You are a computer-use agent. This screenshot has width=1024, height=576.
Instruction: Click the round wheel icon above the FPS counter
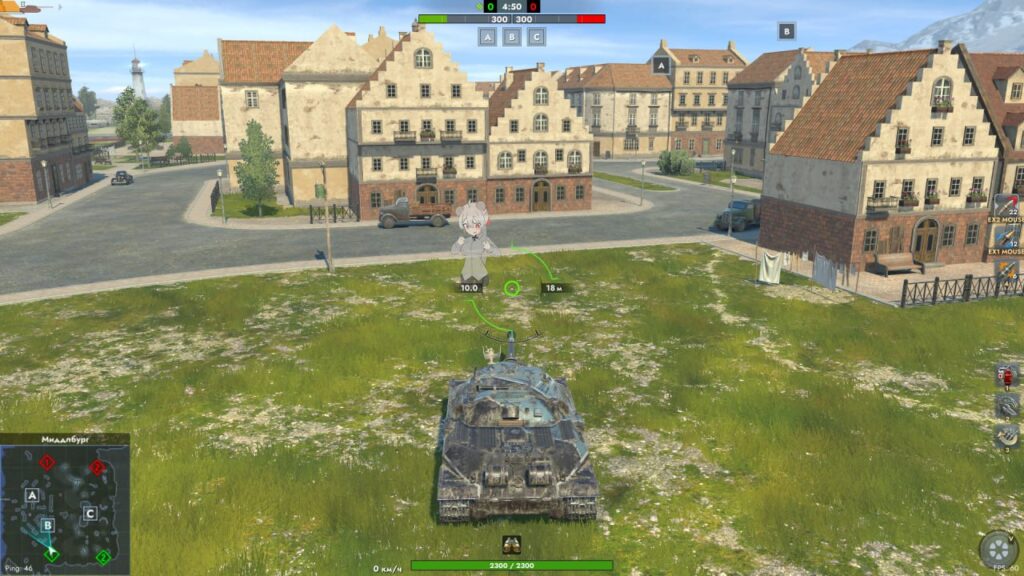[x=998, y=548]
